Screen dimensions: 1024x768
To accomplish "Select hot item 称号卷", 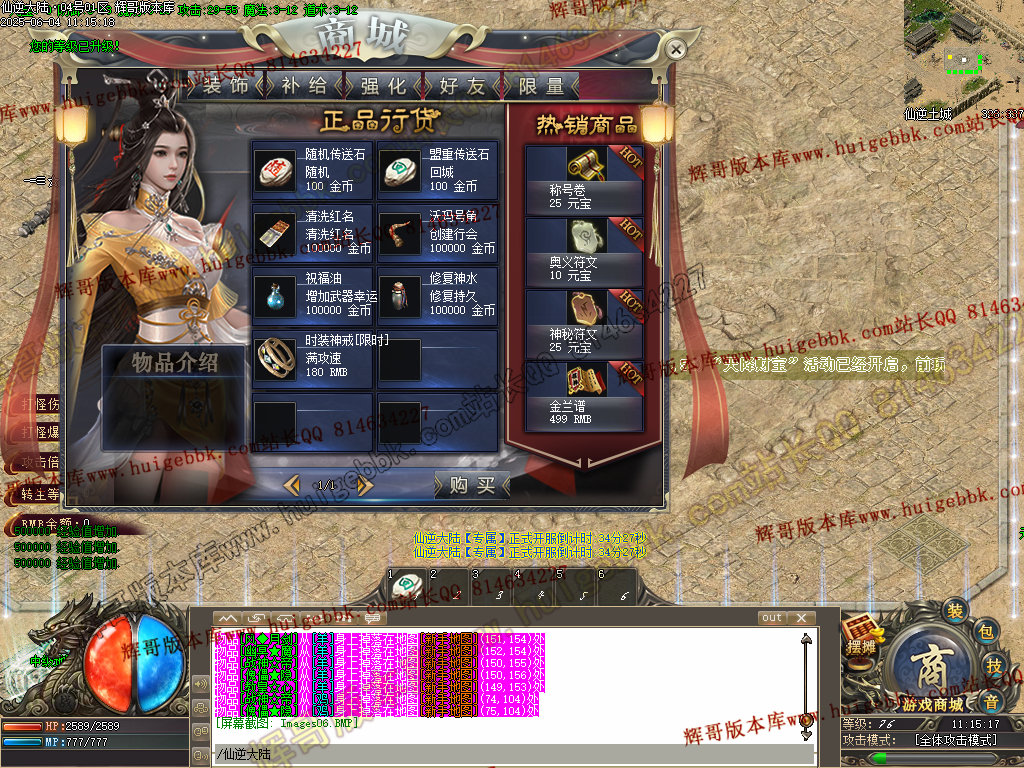I will coord(584,179).
